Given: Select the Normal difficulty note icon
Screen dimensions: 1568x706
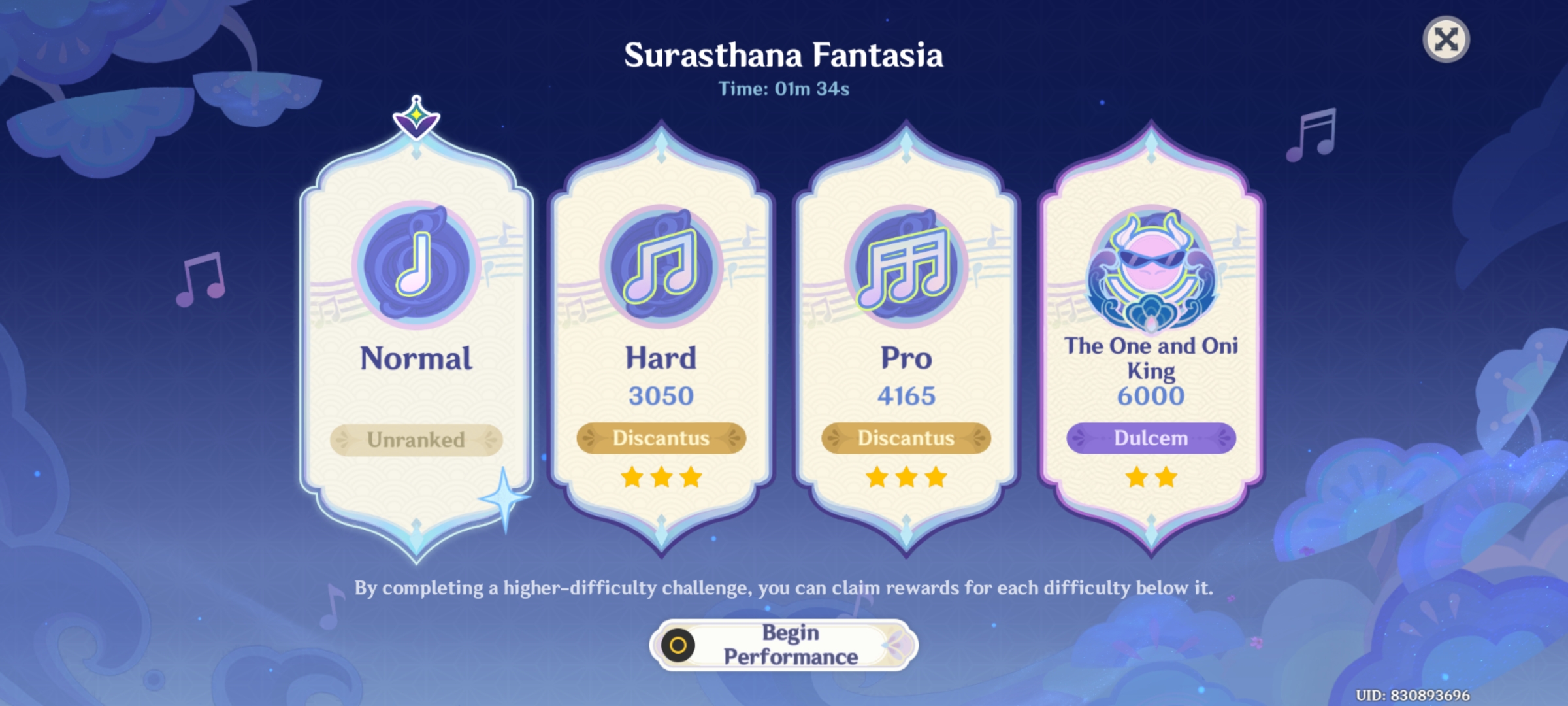Looking at the screenshot, I should point(416,265).
